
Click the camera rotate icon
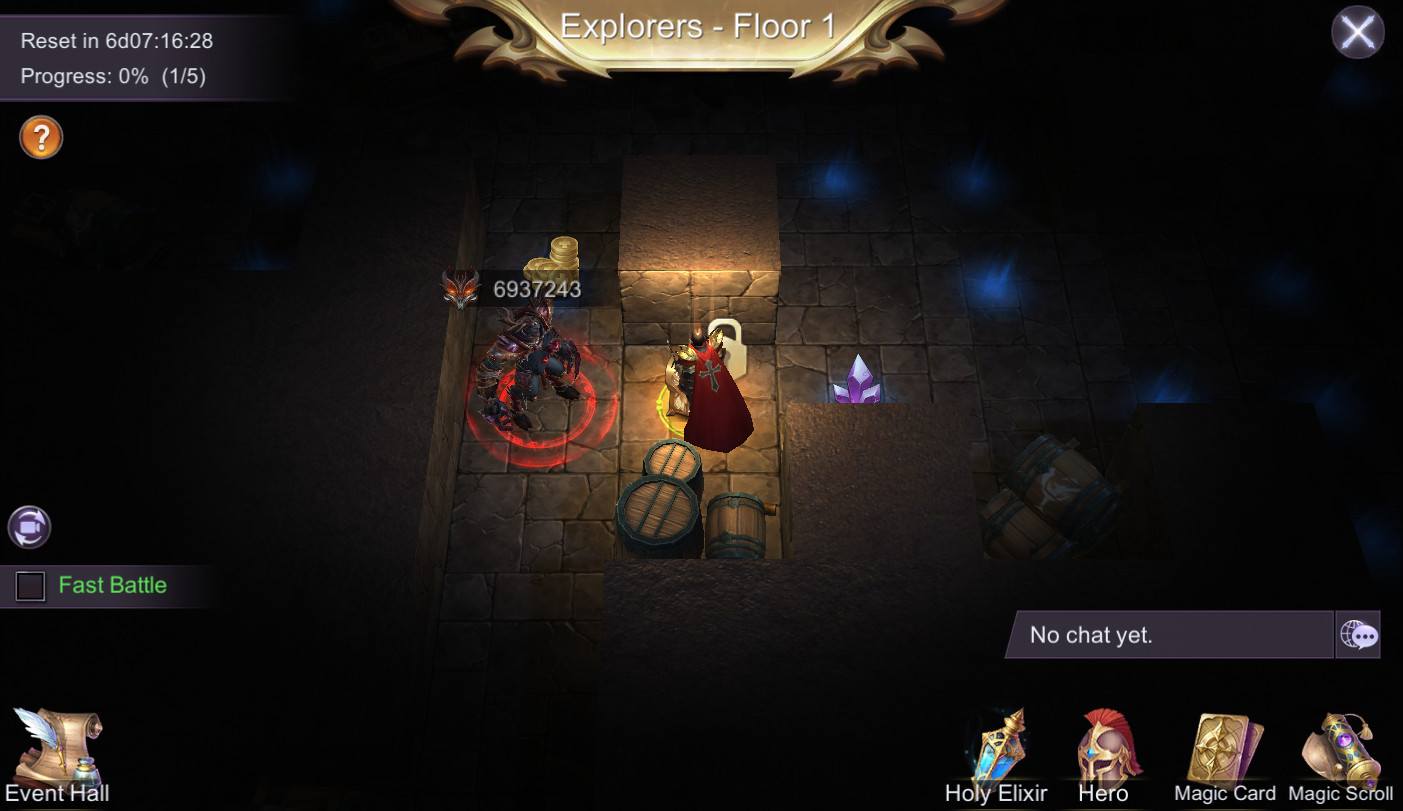28,528
